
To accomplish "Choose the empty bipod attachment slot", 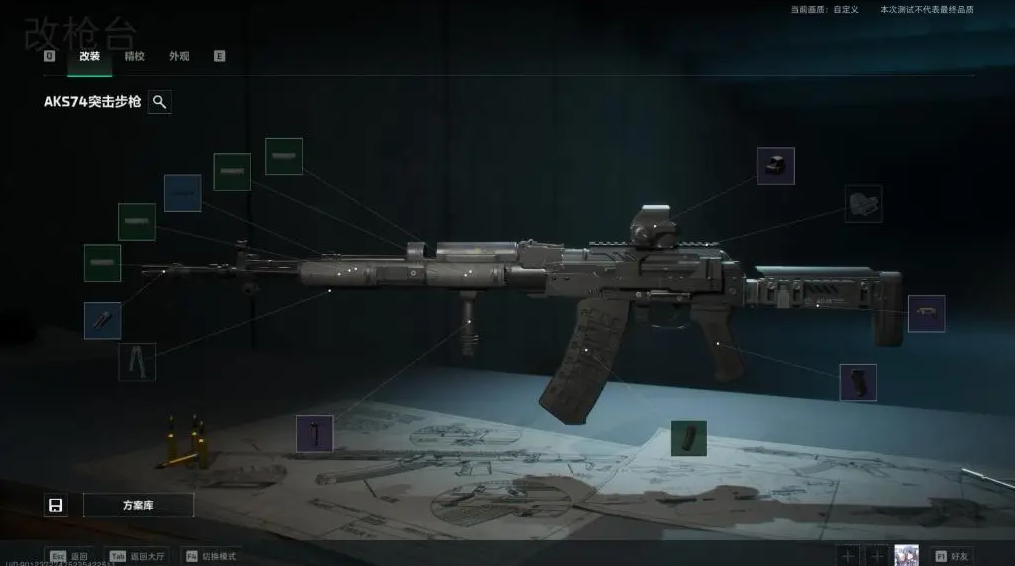I will tap(137, 362).
